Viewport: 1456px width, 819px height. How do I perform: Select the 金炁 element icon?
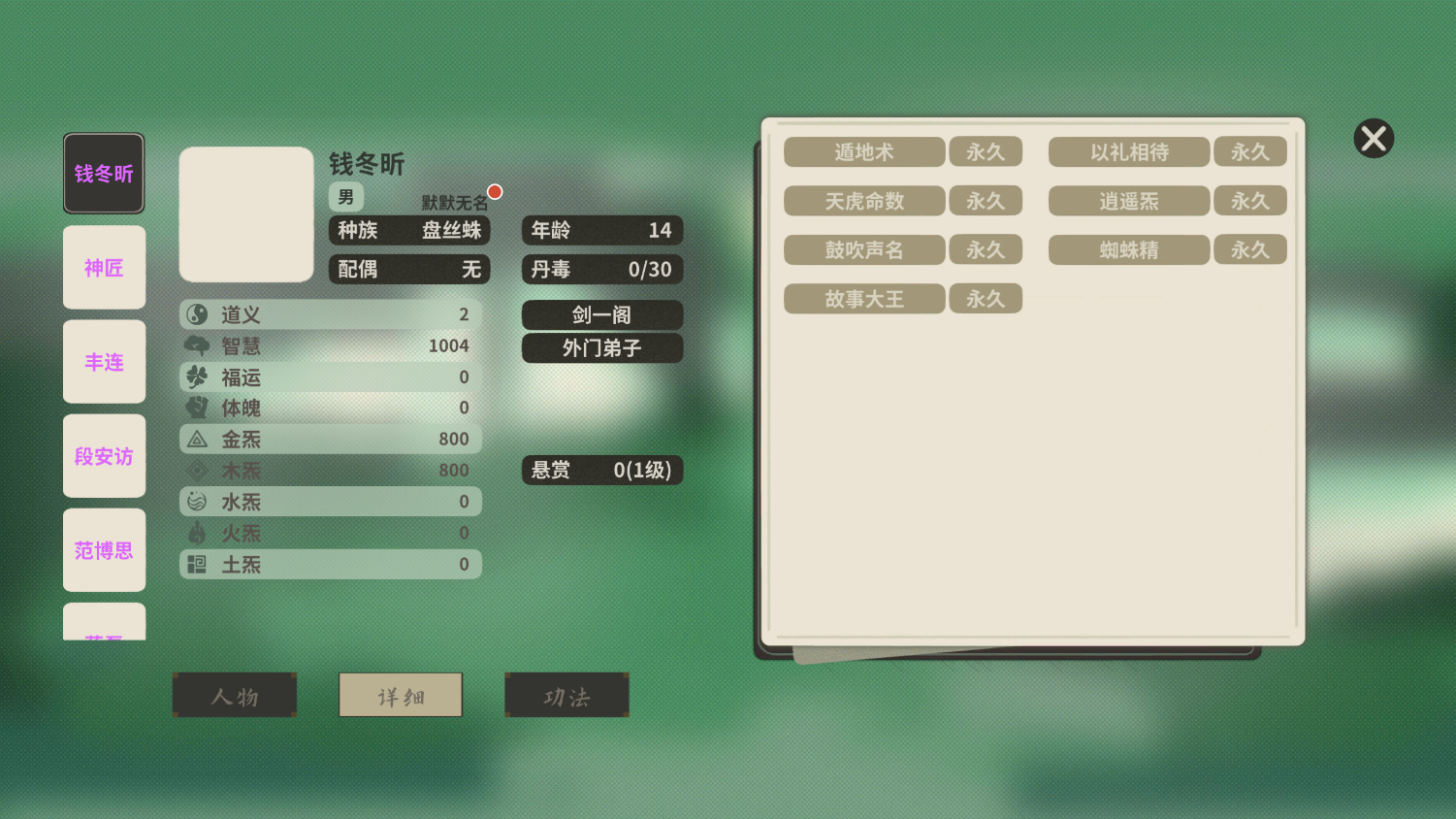pyautogui.click(x=197, y=439)
